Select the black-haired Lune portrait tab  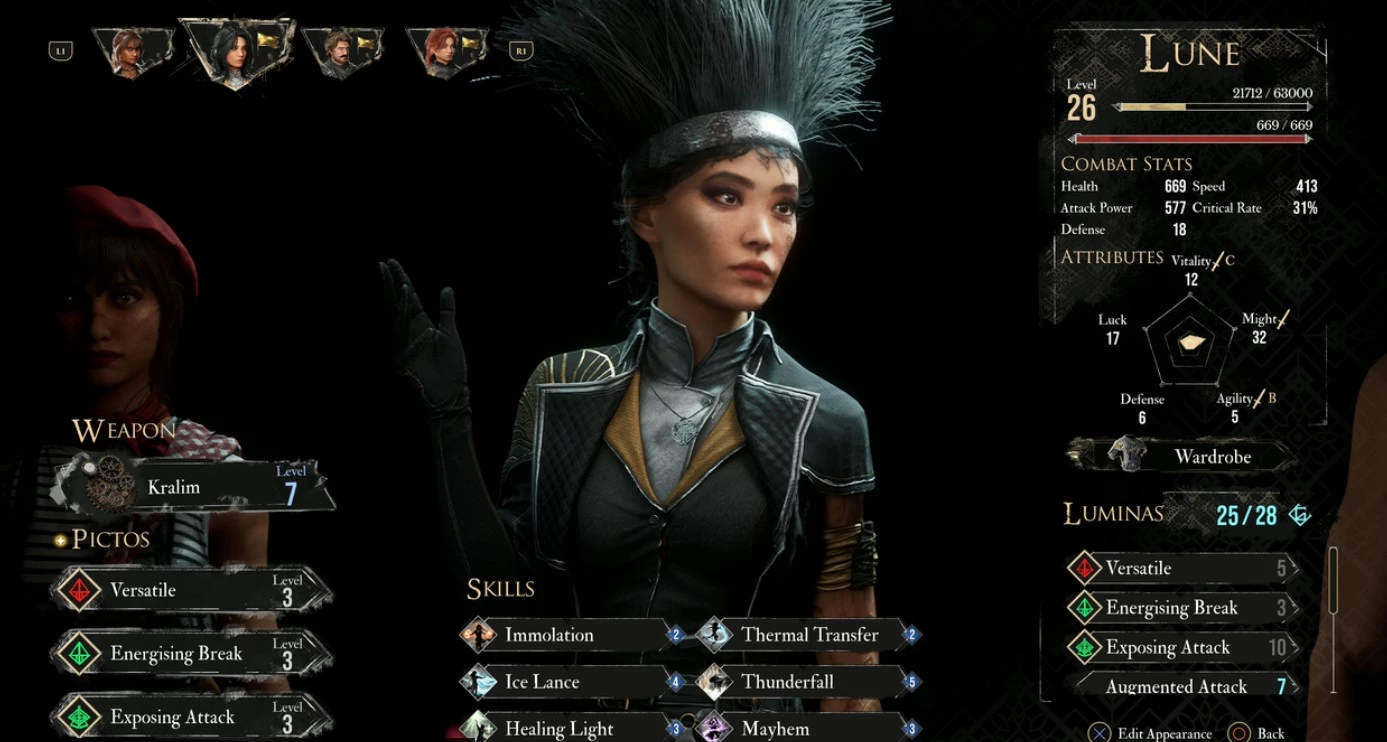tap(234, 52)
